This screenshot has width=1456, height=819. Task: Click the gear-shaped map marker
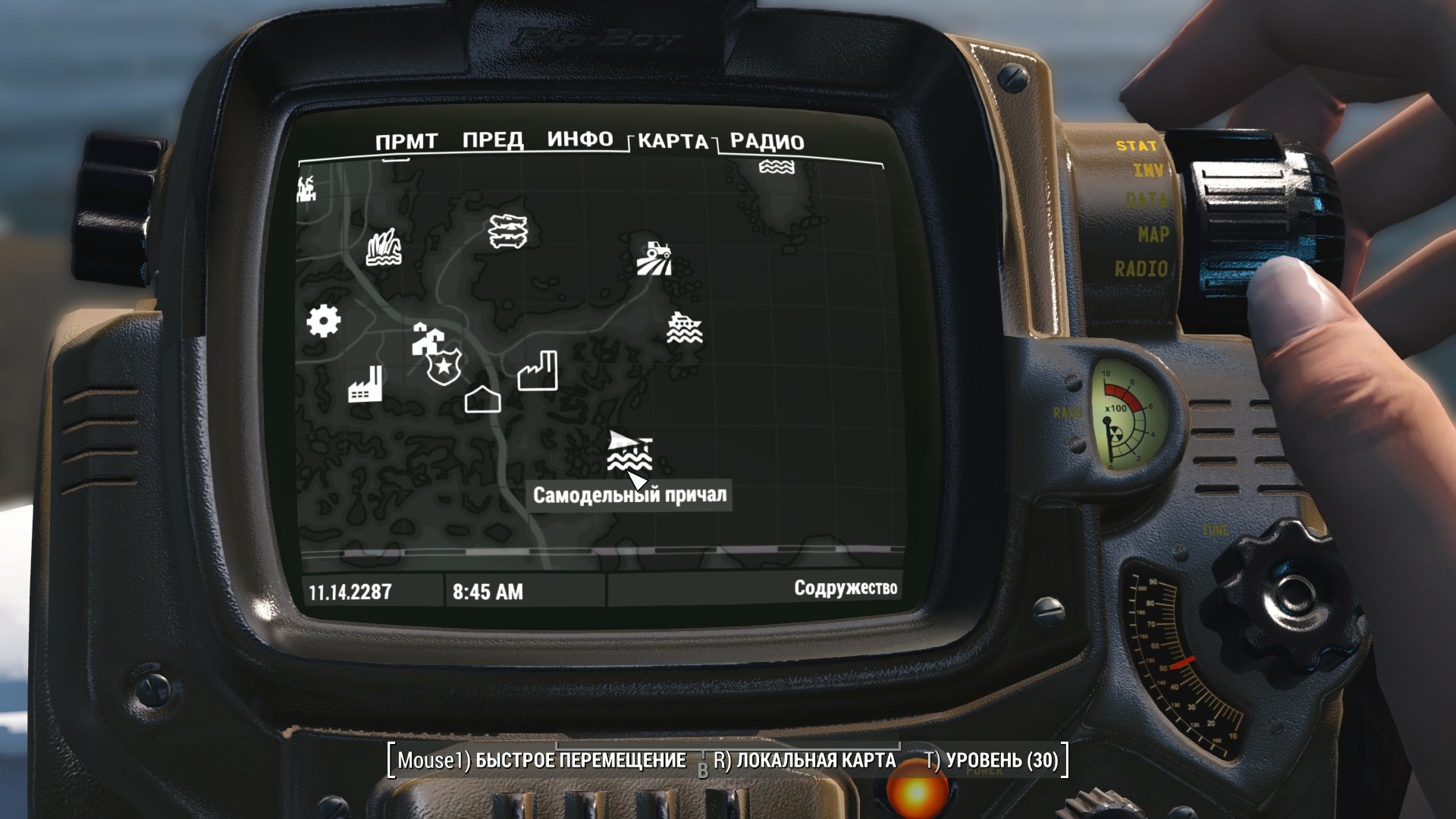click(x=324, y=321)
